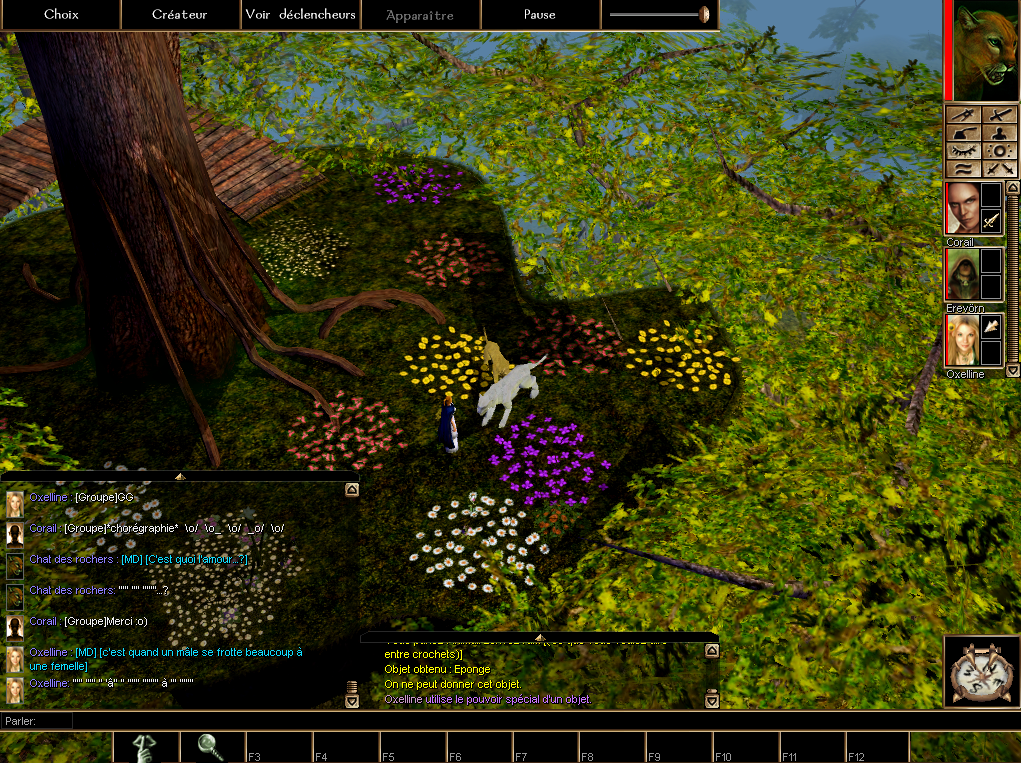This screenshot has height=763, width=1021.
Task: Select Oxelline's blonde portrait
Action: (961, 340)
